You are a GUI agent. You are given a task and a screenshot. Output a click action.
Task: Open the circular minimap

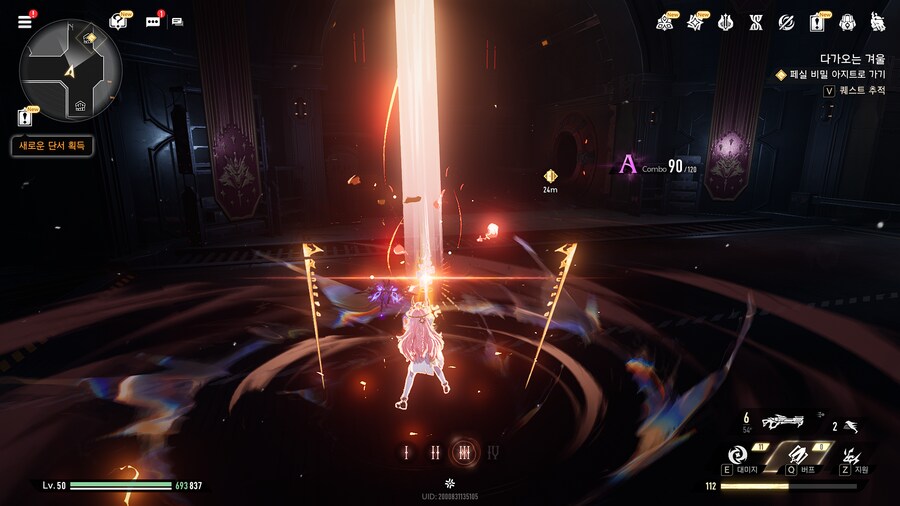(70, 69)
